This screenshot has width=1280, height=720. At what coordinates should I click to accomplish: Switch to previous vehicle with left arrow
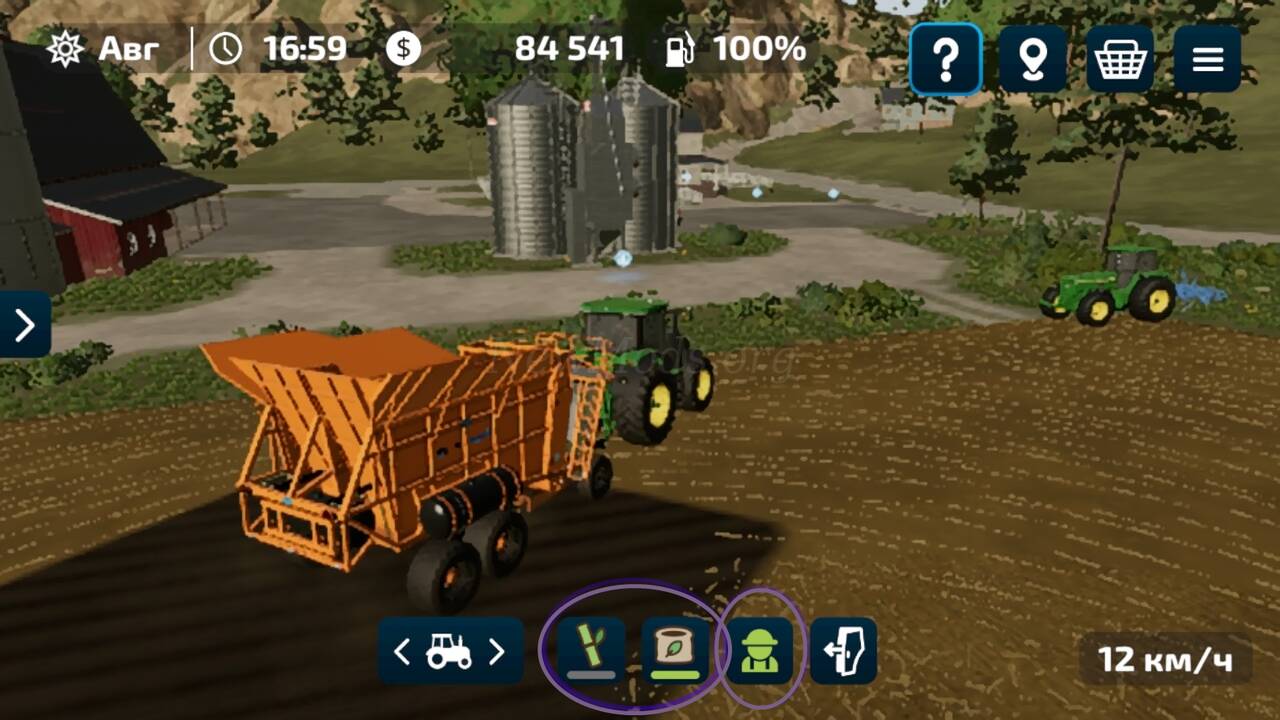click(402, 652)
